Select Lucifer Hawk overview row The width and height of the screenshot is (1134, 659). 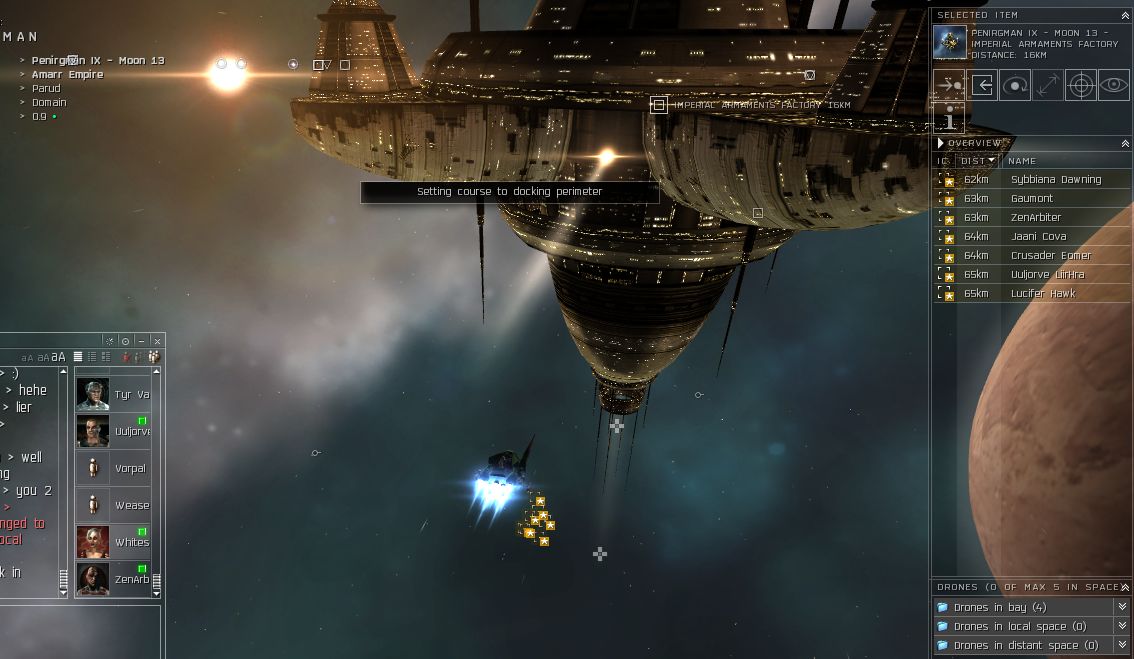click(1042, 294)
